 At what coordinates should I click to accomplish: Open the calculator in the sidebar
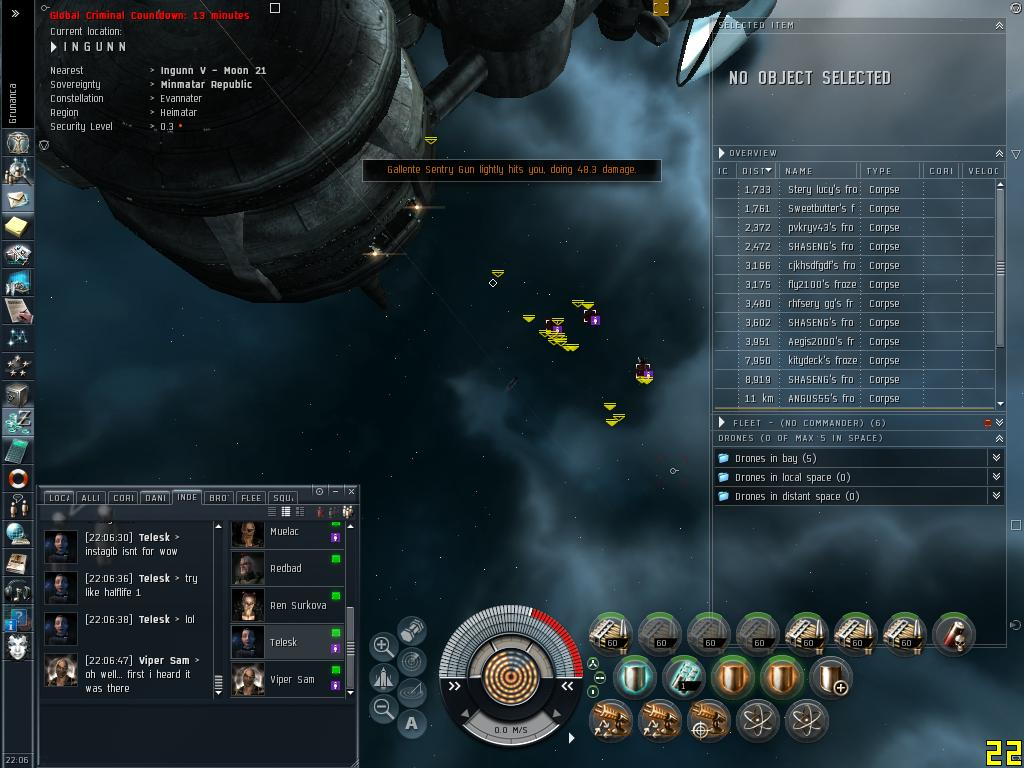pyautogui.click(x=17, y=450)
